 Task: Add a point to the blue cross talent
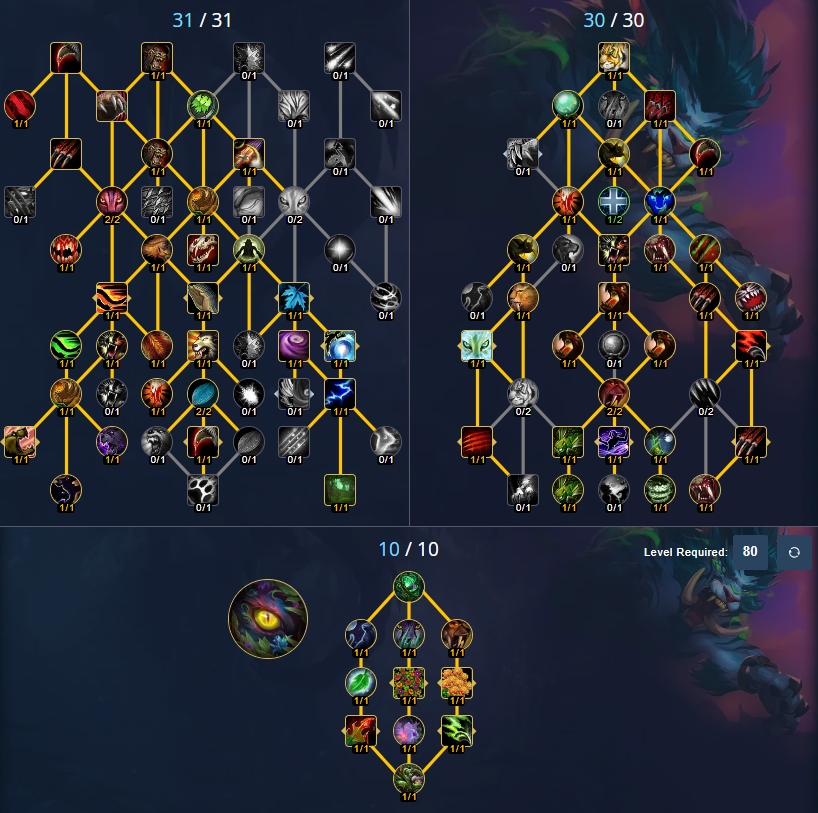pos(613,201)
